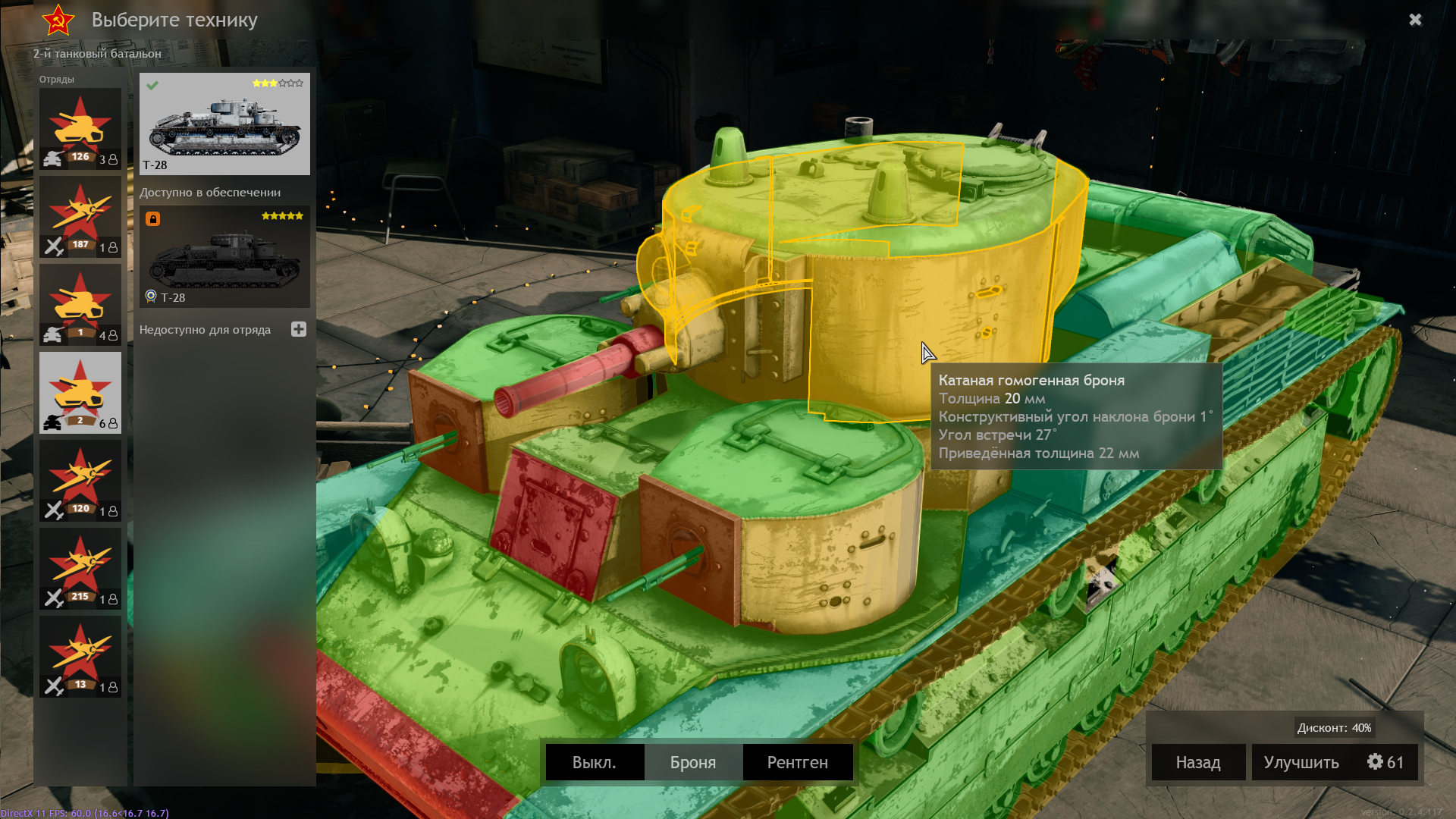Pick the aircraft squad numbered 120
1456x819 pixels.
pos(80,481)
